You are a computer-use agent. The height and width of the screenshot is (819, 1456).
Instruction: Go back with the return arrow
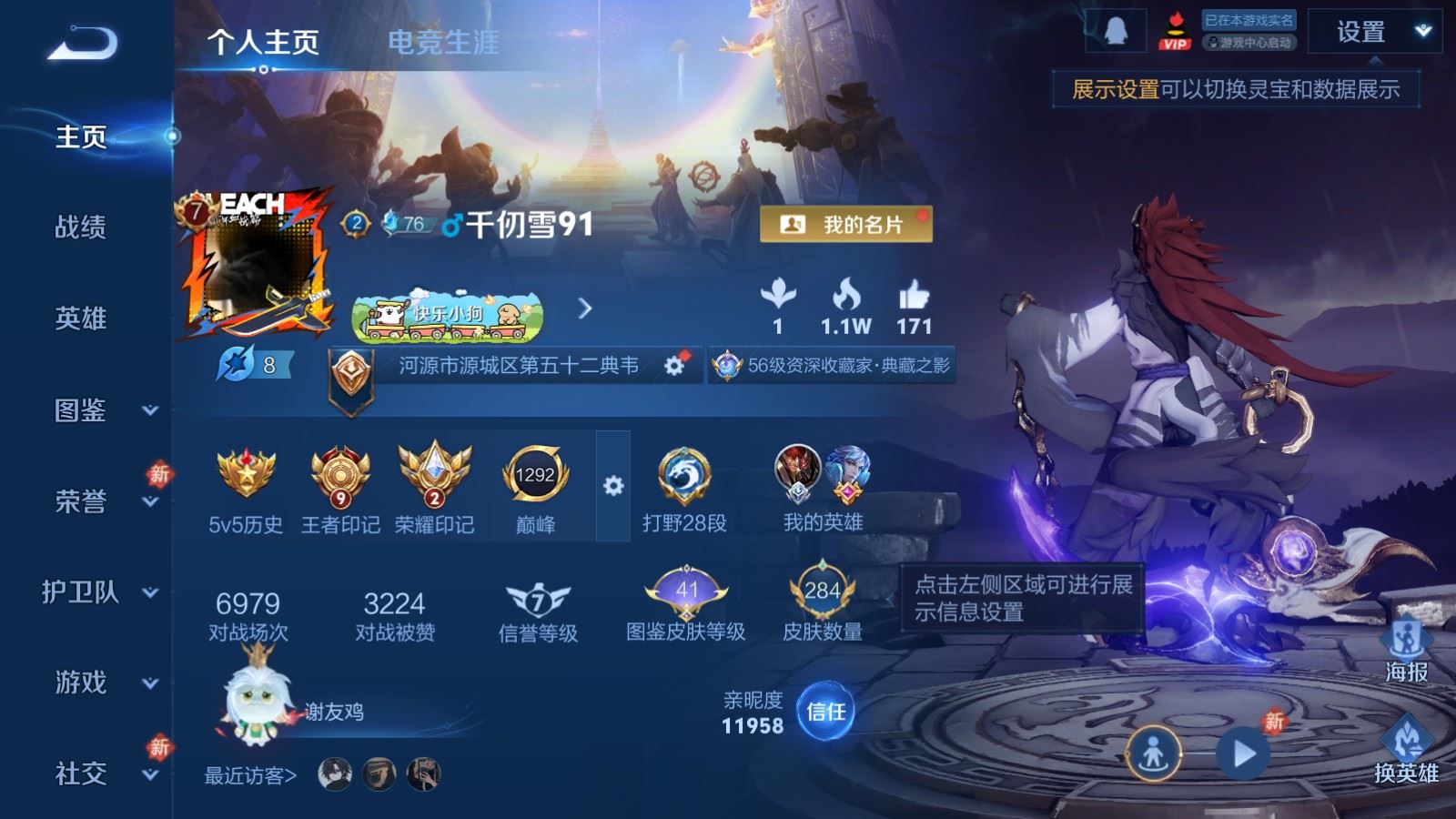[x=82, y=43]
